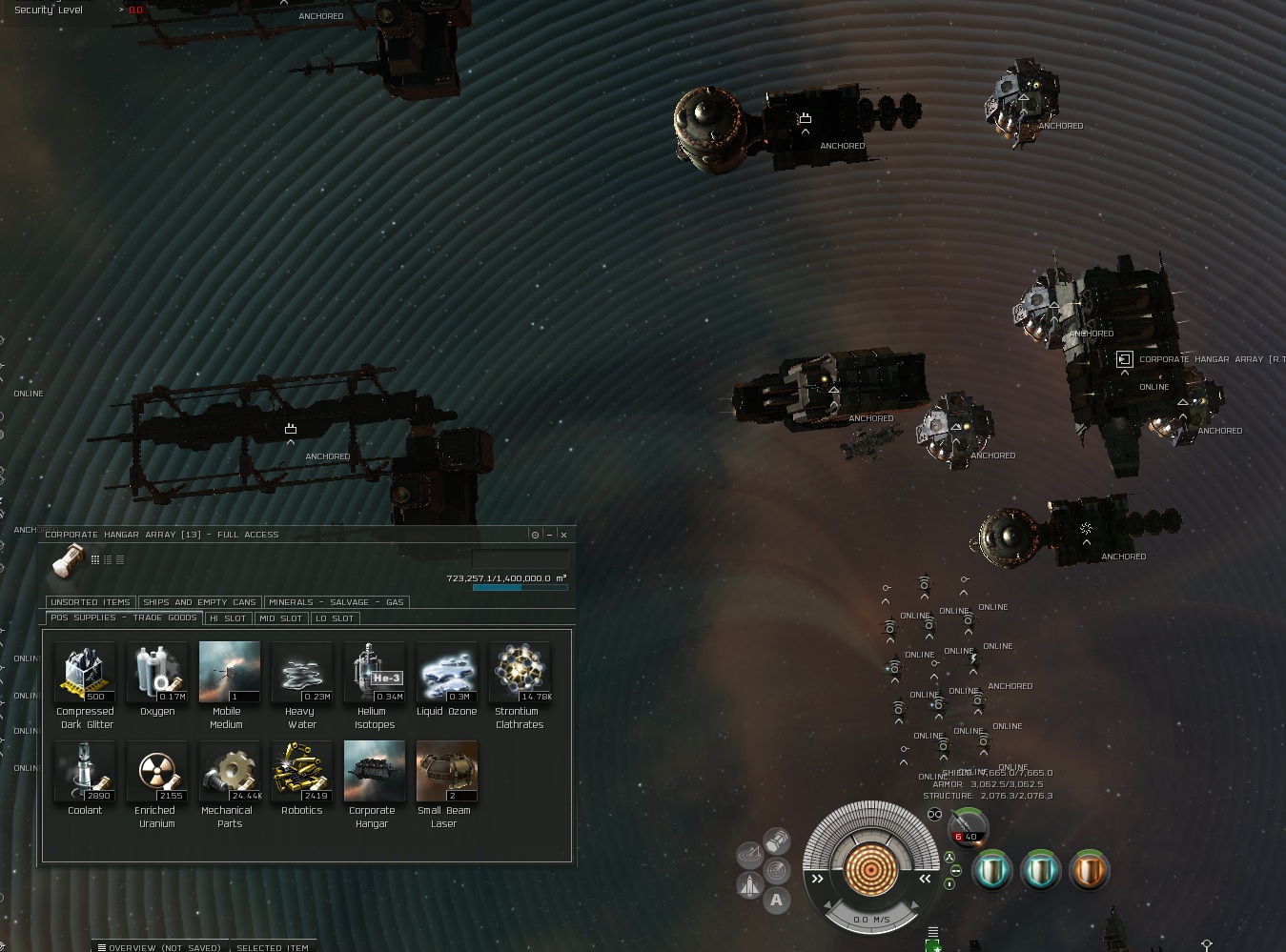Switch to the Unsorted Items hangar tab

coord(91,602)
